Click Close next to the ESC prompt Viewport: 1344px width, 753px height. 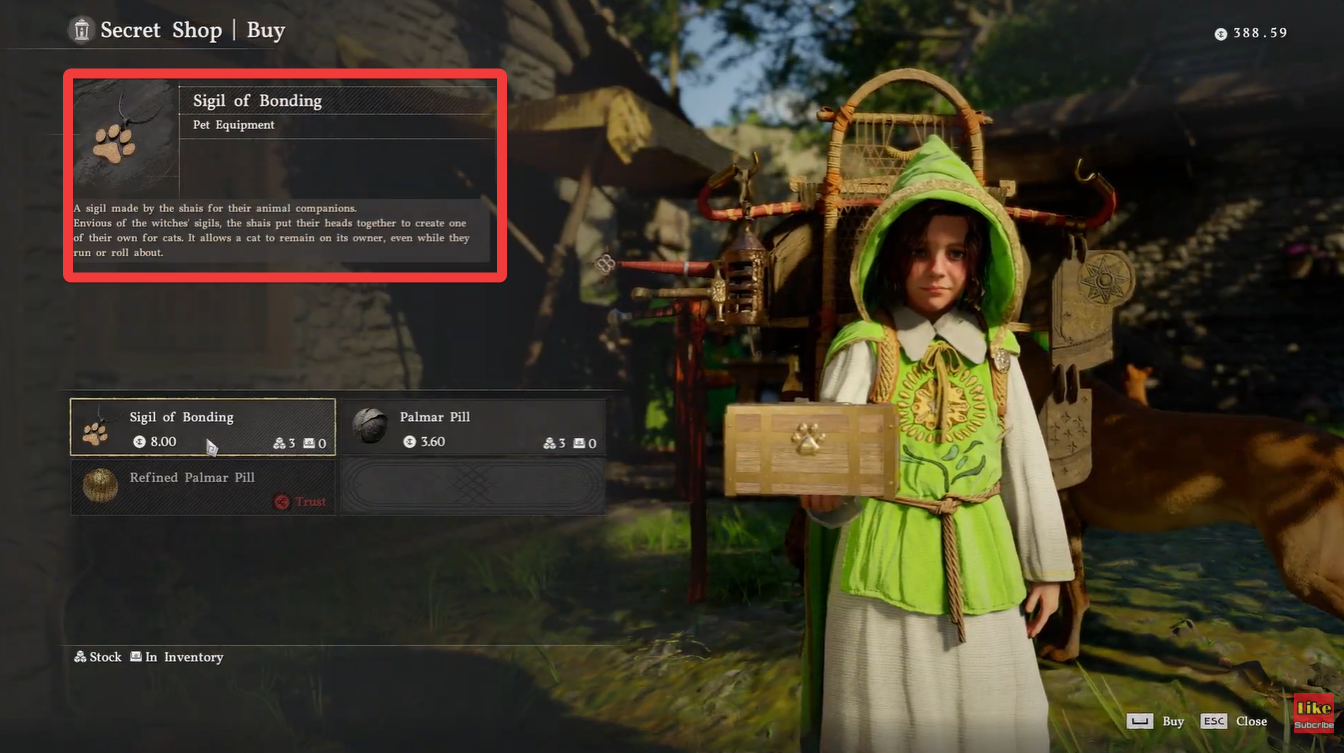1252,721
